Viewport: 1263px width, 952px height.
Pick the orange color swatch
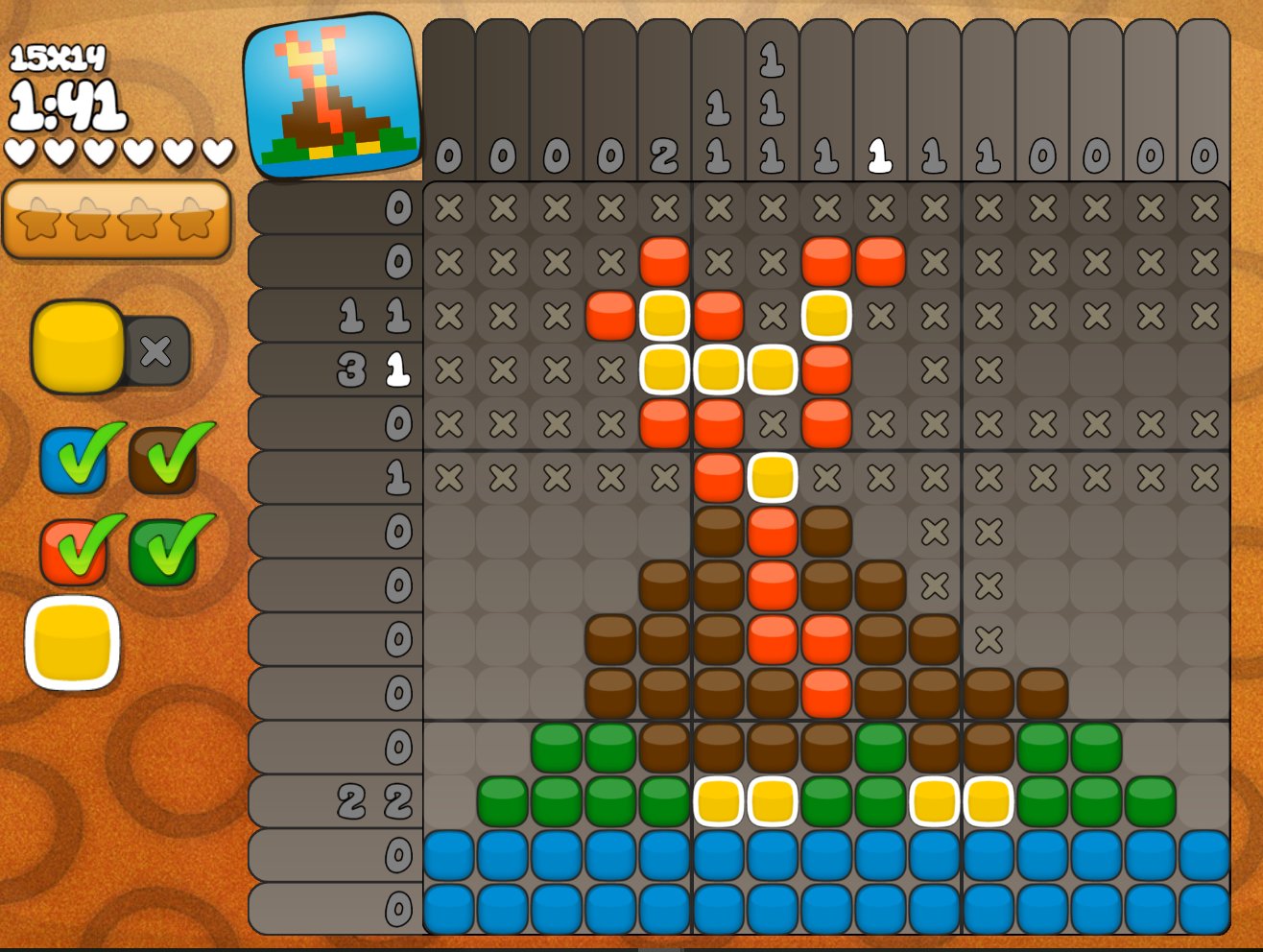[73, 552]
